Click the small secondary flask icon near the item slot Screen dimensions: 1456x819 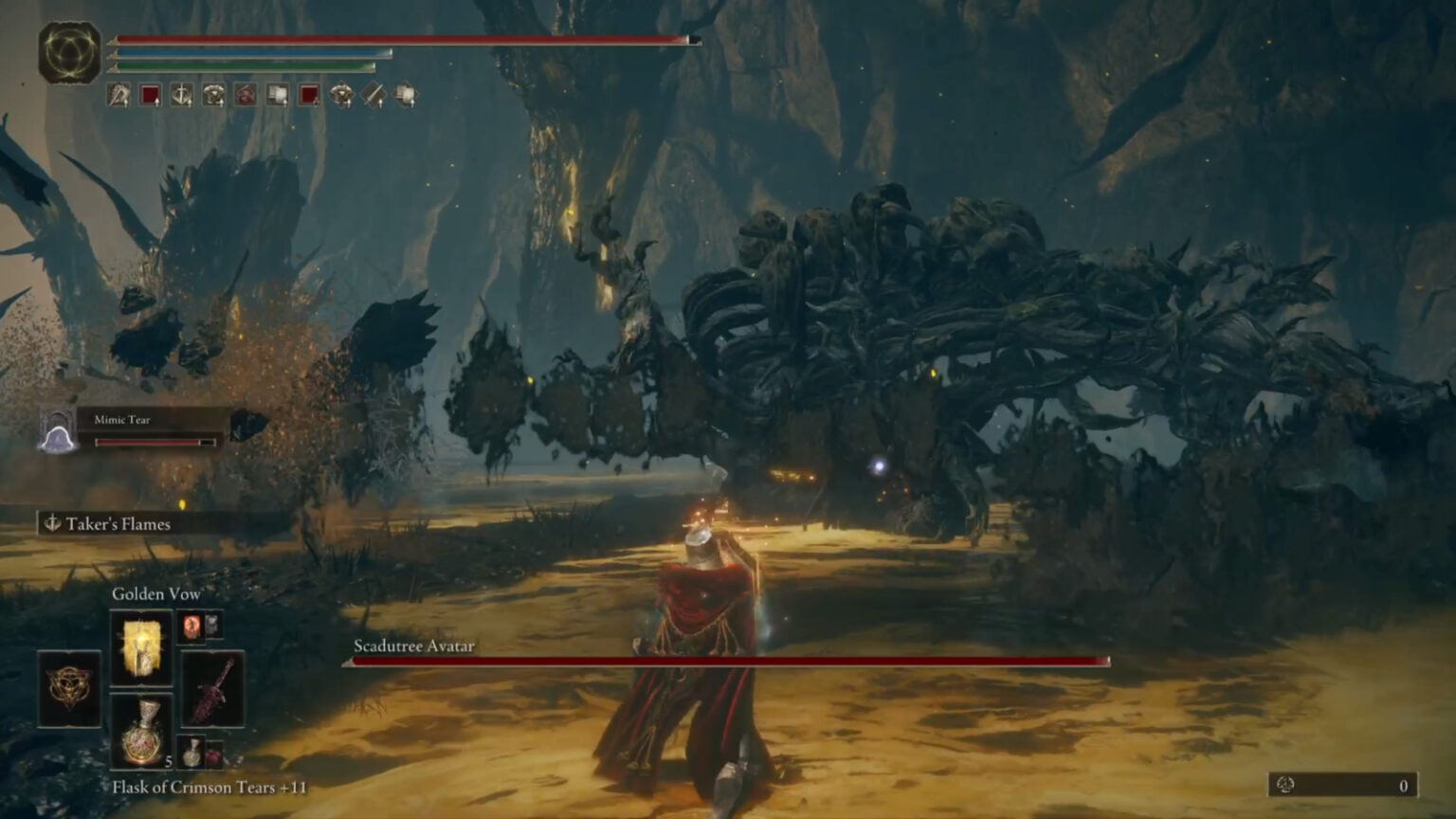[x=192, y=752]
